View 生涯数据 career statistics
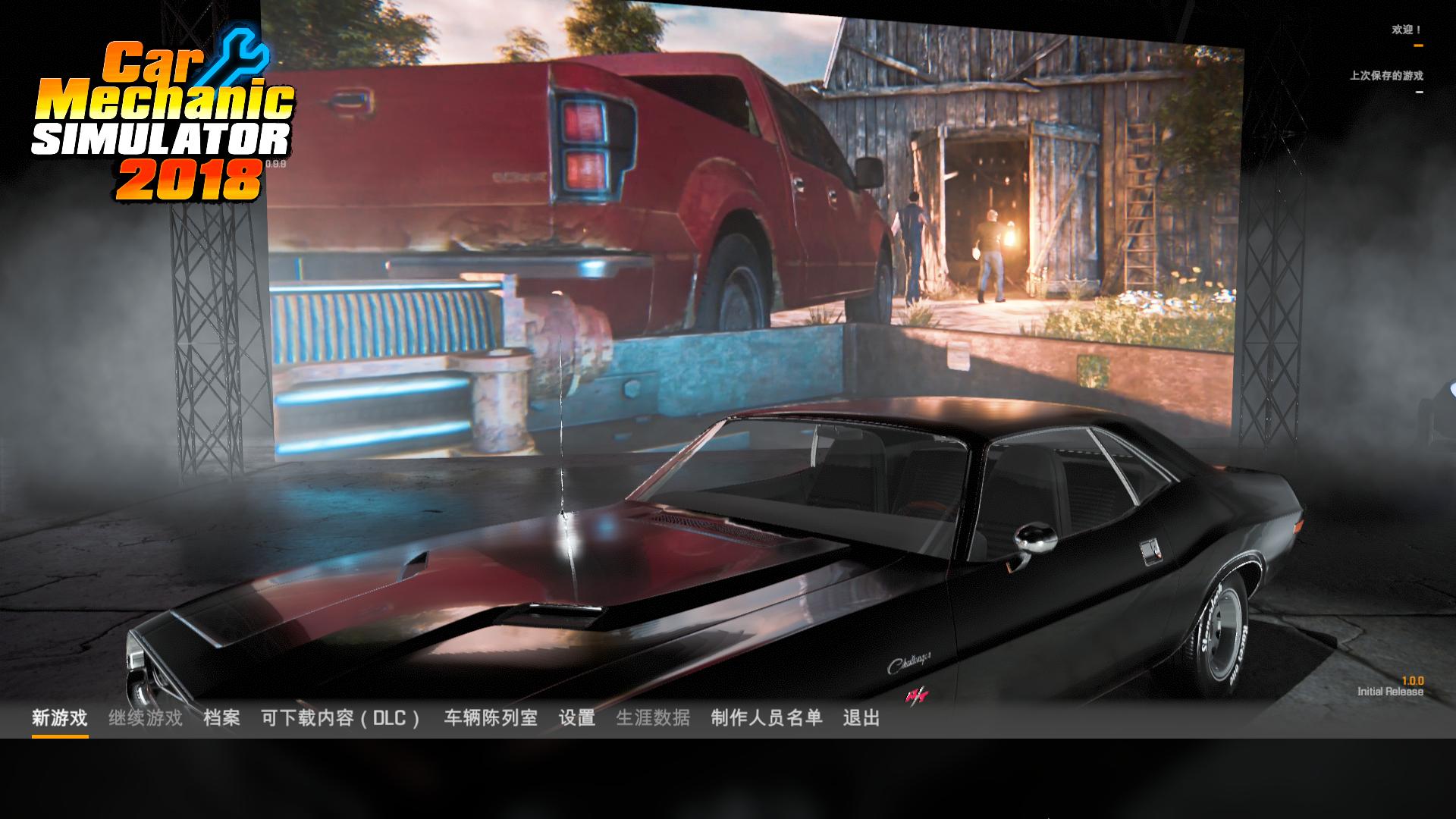This screenshot has height=819, width=1456. [653, 717]
